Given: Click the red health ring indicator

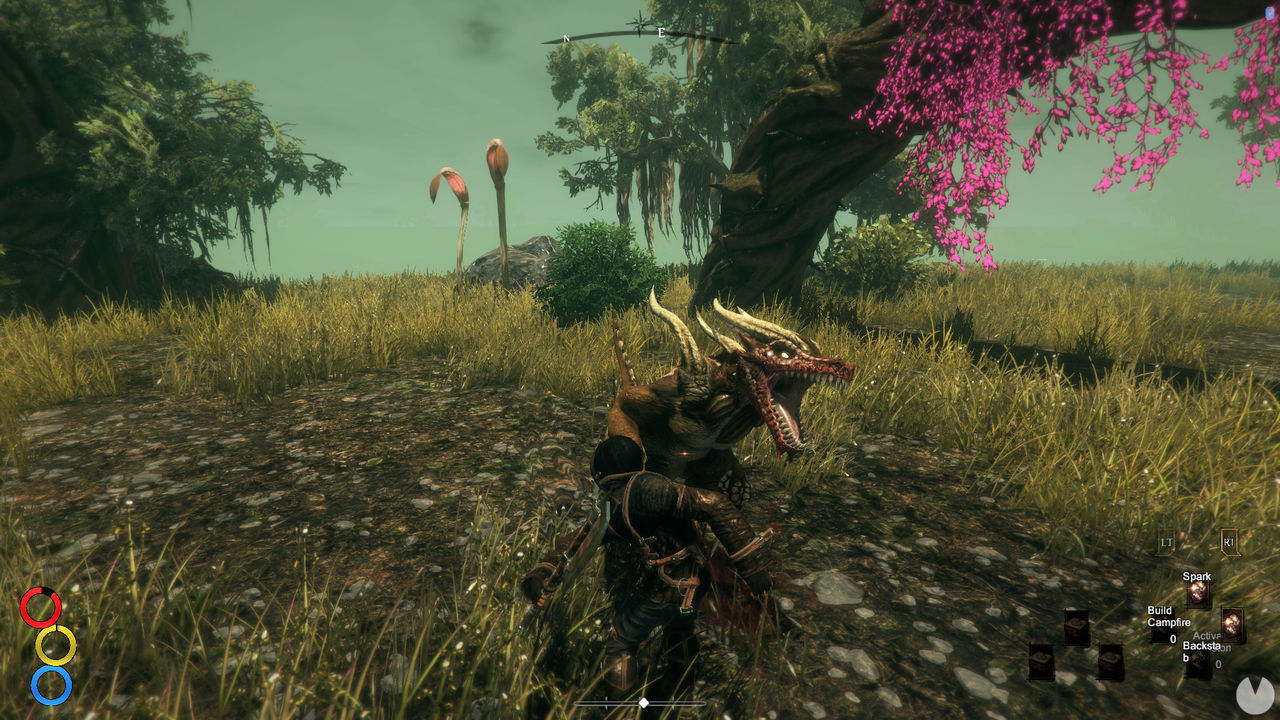Looking at the screenshot, I should [x=42, y=607].
